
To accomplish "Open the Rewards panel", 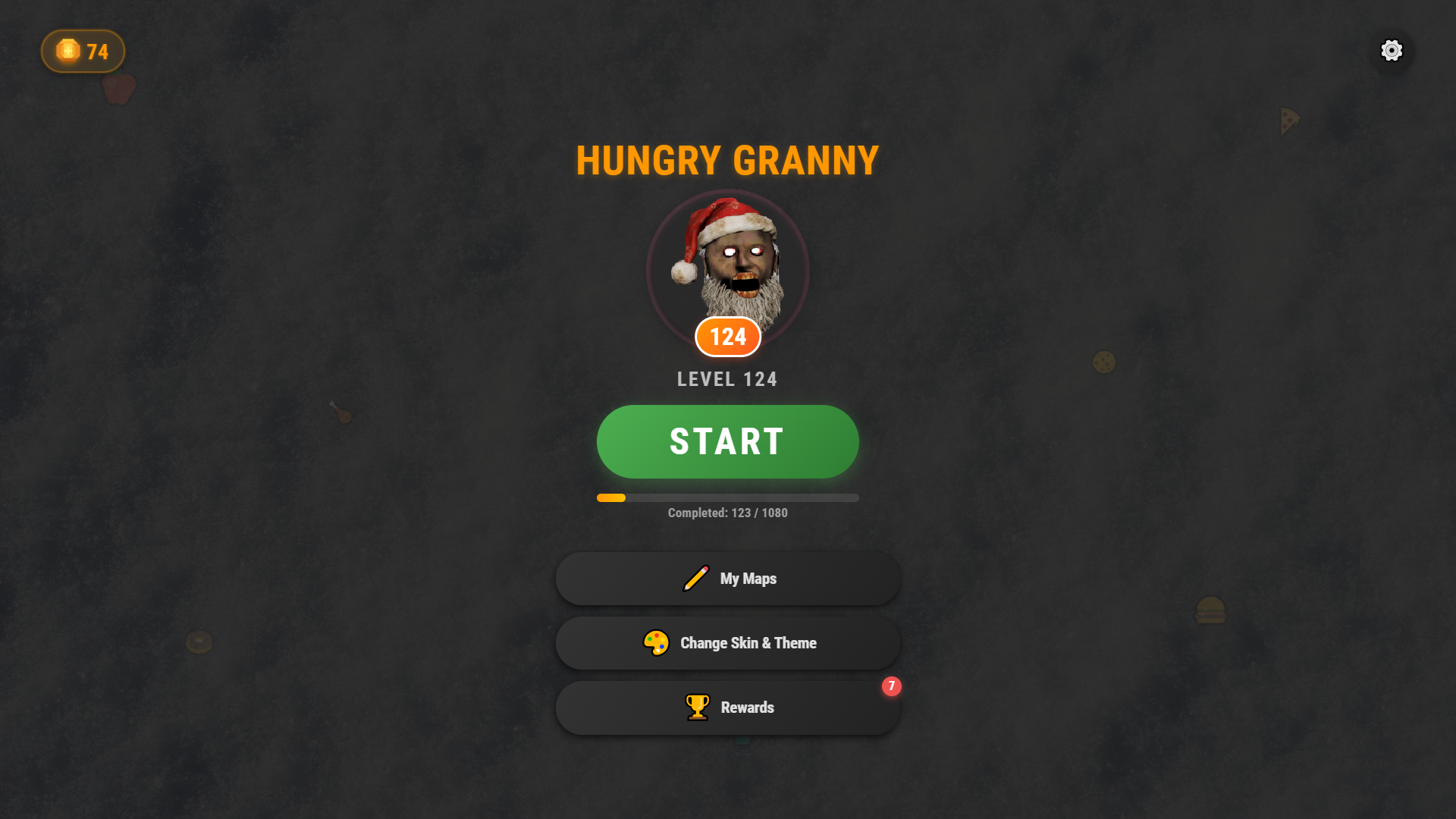I will (x=726, y=707).
